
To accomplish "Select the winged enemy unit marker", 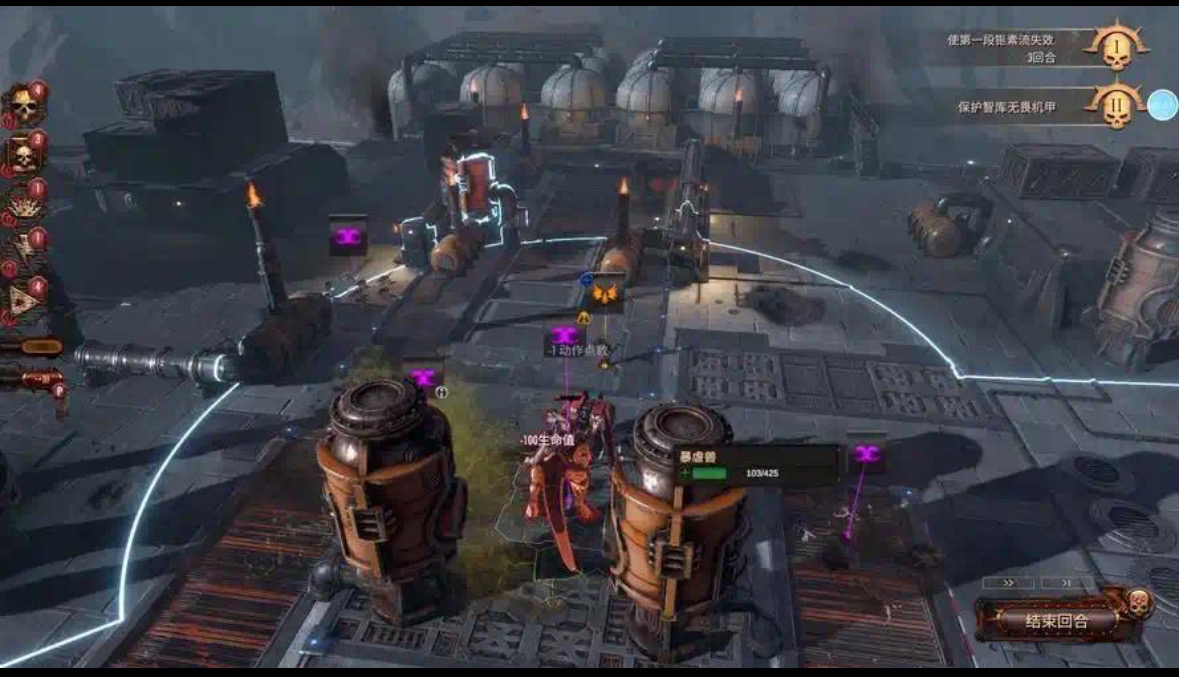I will coord(603,293).
